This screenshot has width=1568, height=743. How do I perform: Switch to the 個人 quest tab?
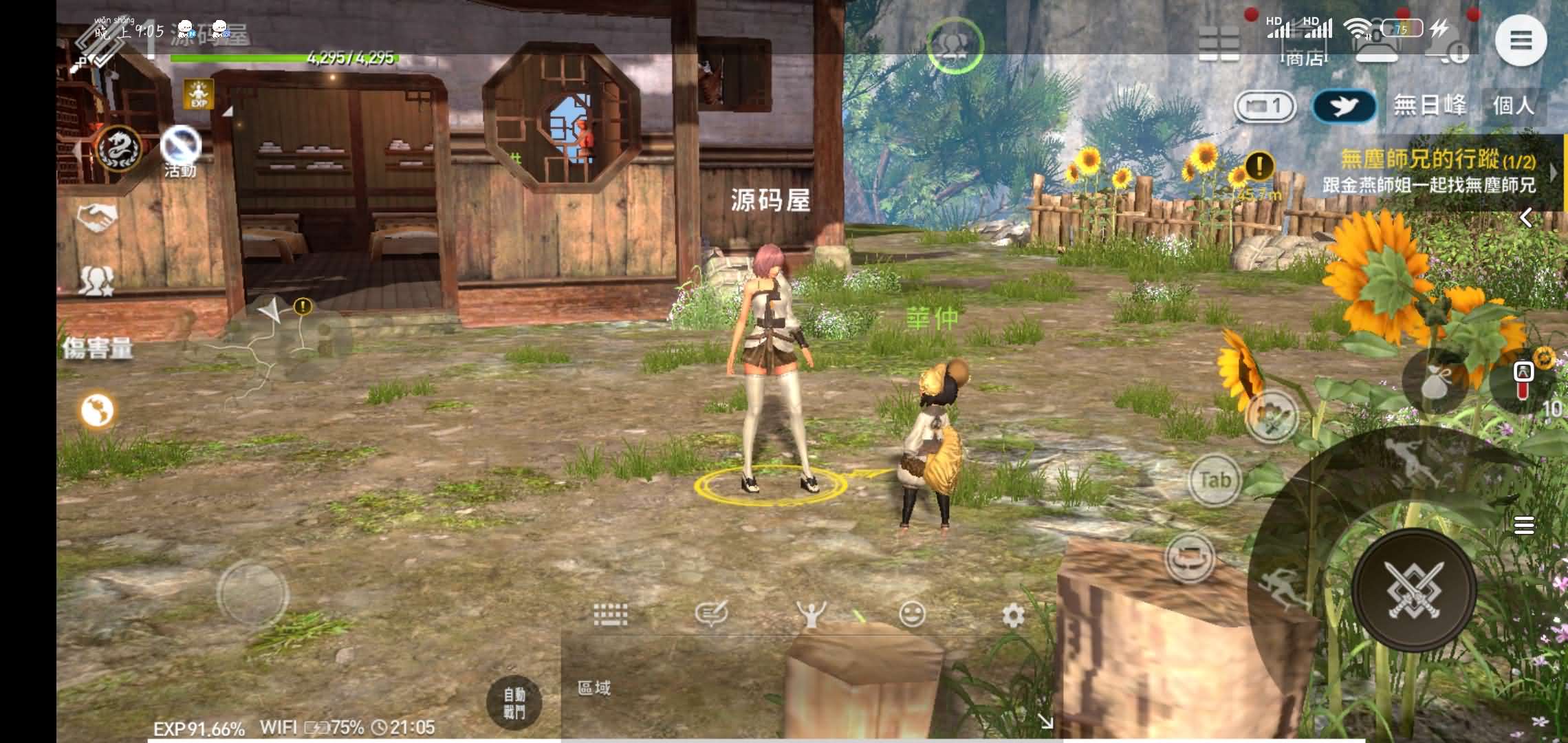[1513, 105]
